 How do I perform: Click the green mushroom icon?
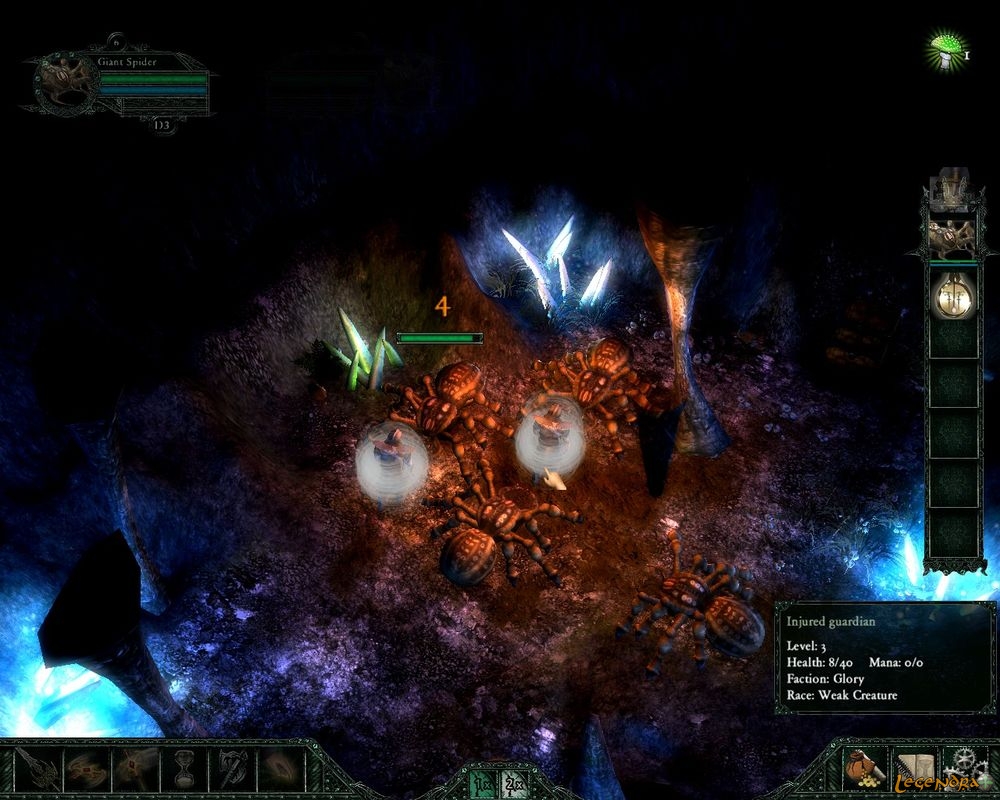pos(943,49)
